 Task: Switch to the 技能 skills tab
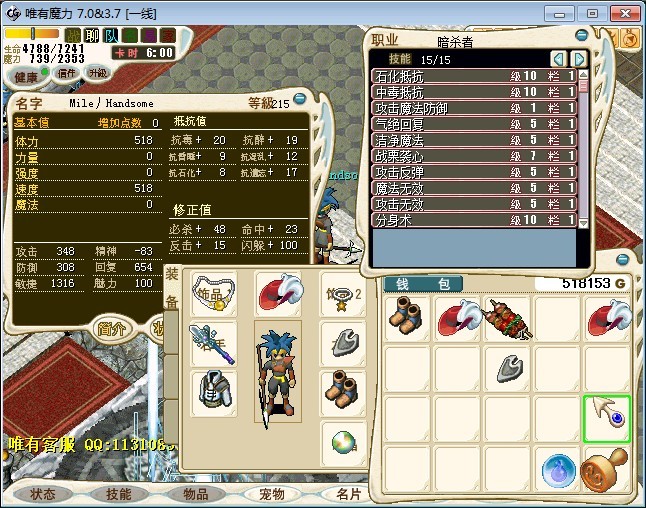[x=119, y=494]
